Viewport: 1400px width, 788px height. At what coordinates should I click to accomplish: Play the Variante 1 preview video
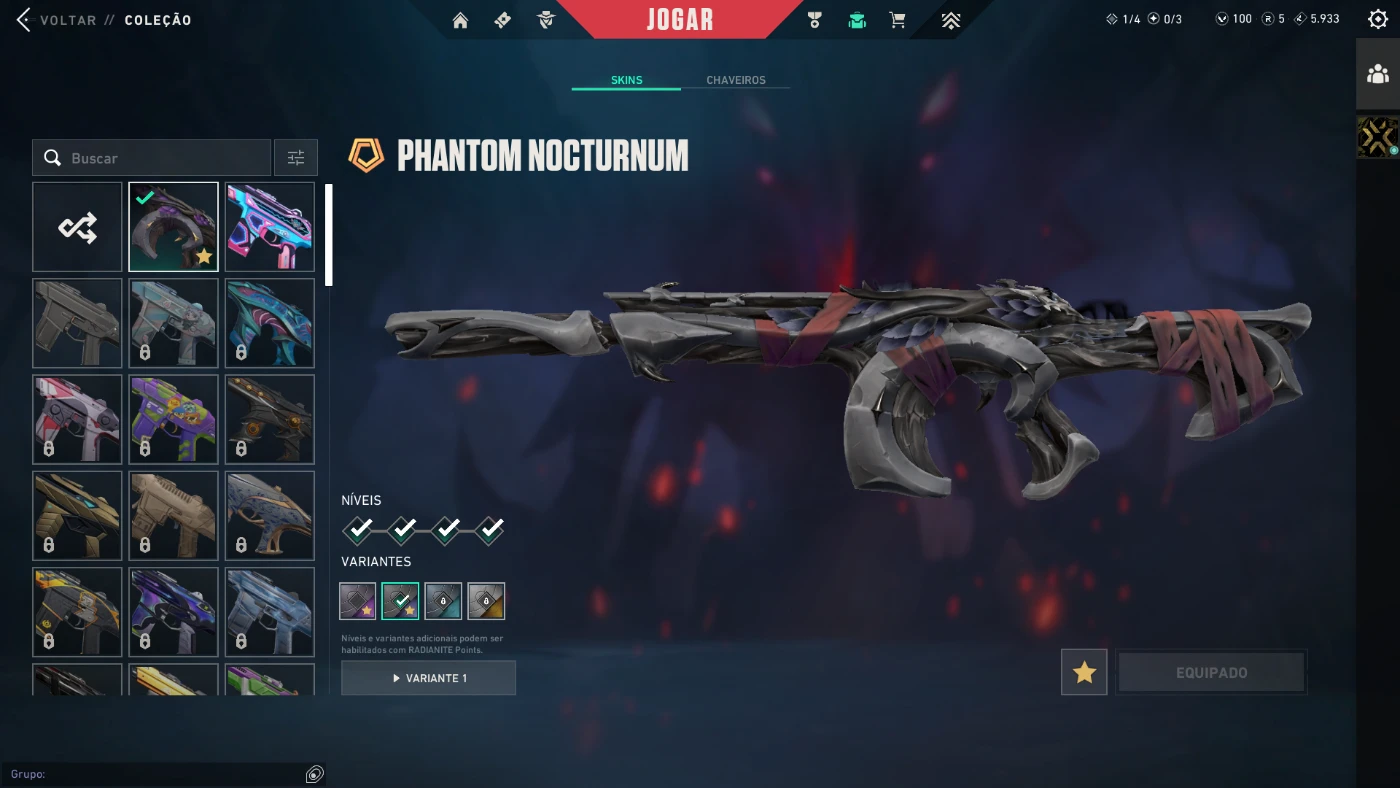point(428,678)
